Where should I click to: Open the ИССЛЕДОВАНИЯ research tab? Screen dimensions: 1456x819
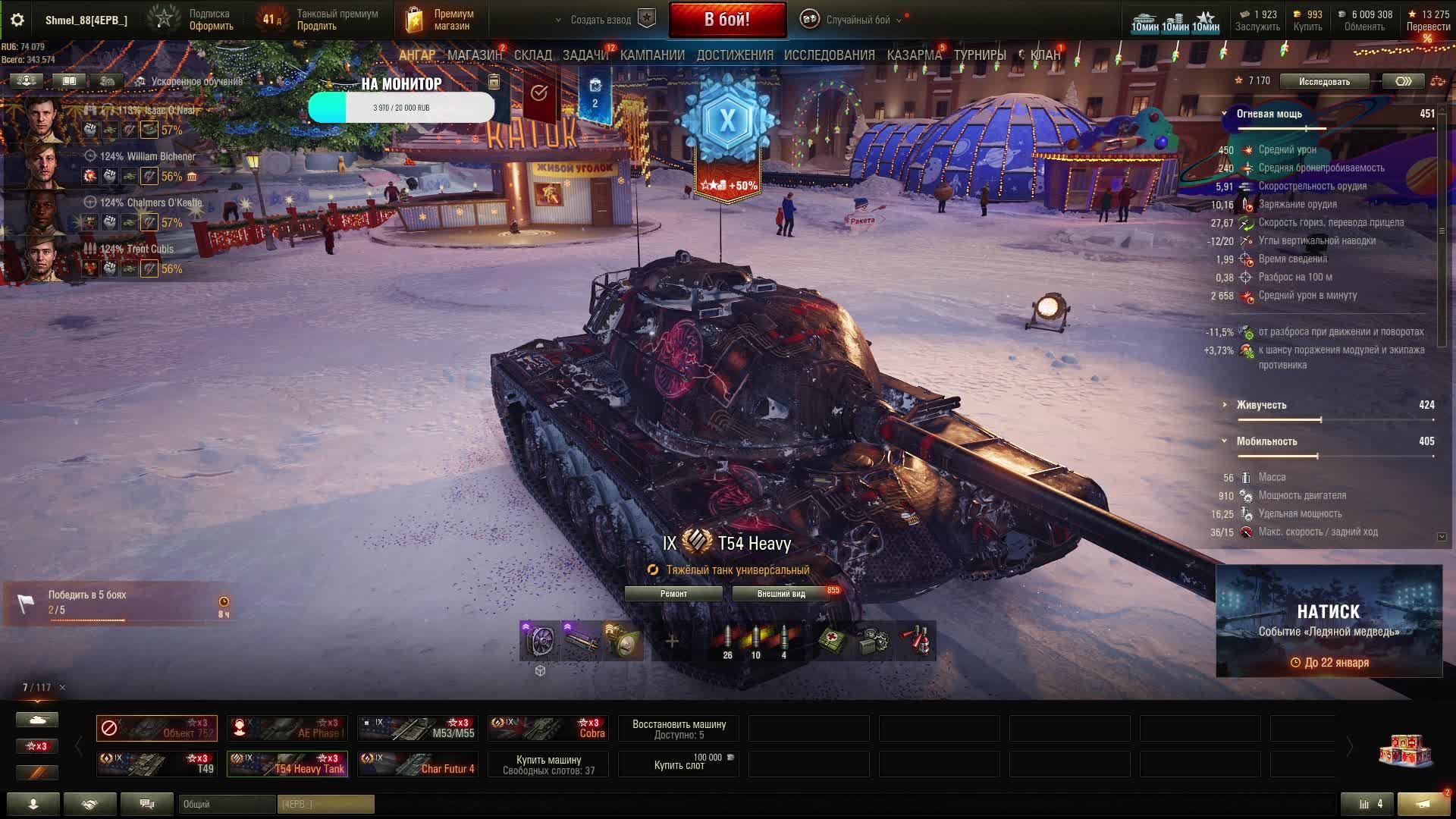(x=829, y=55)
